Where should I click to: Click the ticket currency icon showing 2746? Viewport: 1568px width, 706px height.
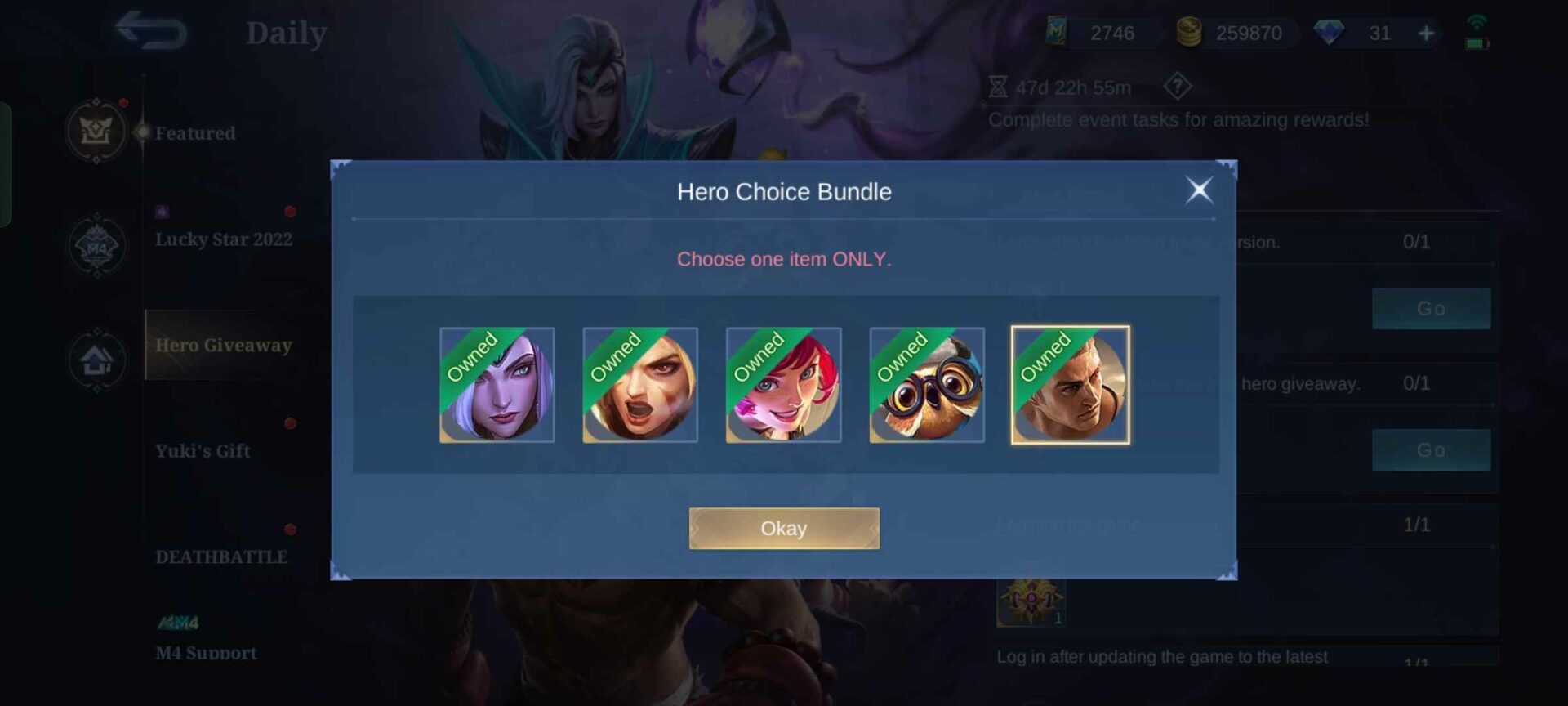[1058, 34]
